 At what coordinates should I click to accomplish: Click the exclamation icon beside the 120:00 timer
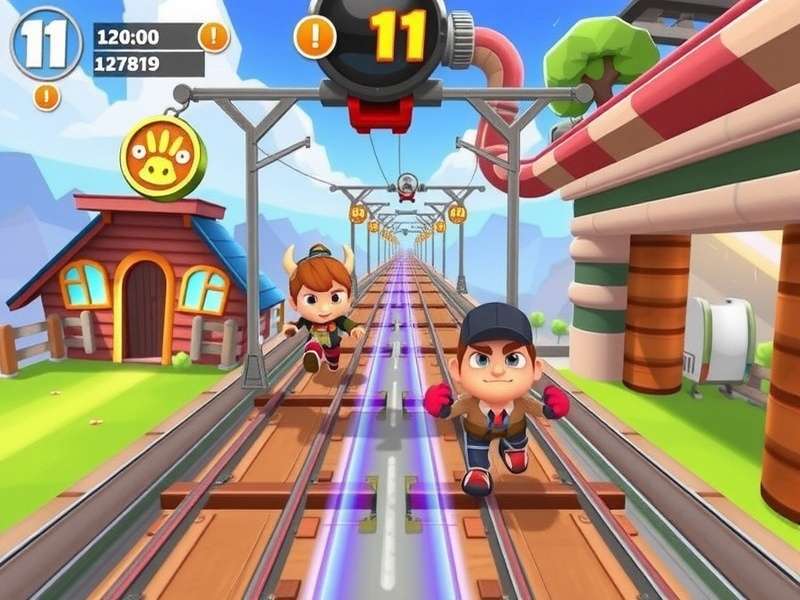point(214,37)
